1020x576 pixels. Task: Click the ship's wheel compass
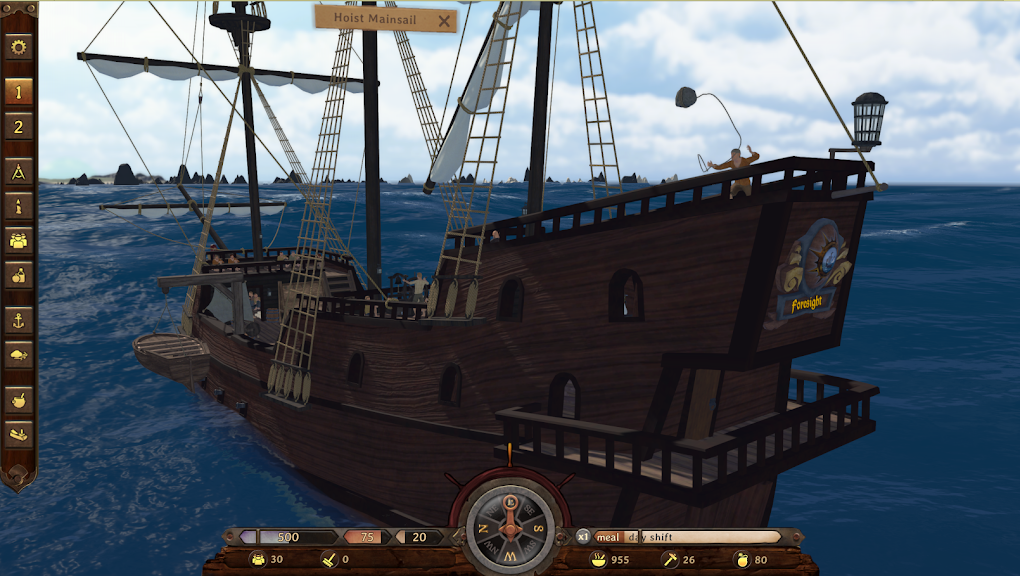coord(510,527)
